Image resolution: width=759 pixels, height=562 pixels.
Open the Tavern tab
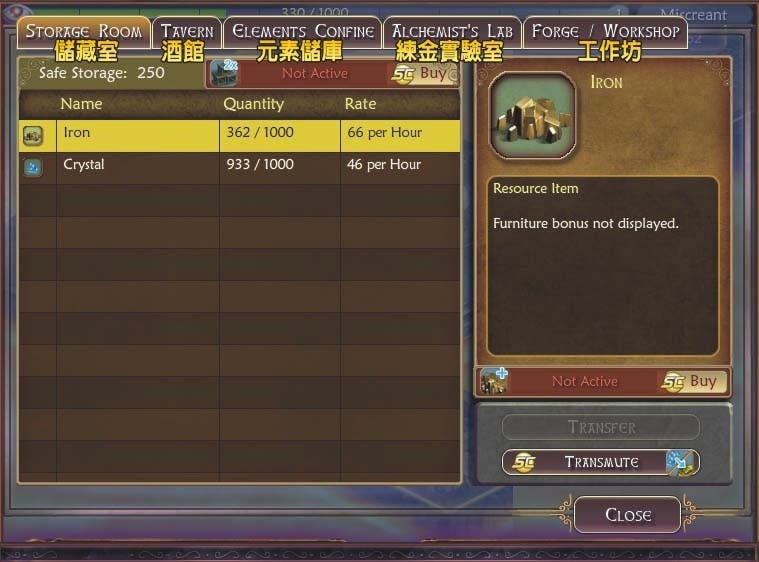[x=187, y=32]
